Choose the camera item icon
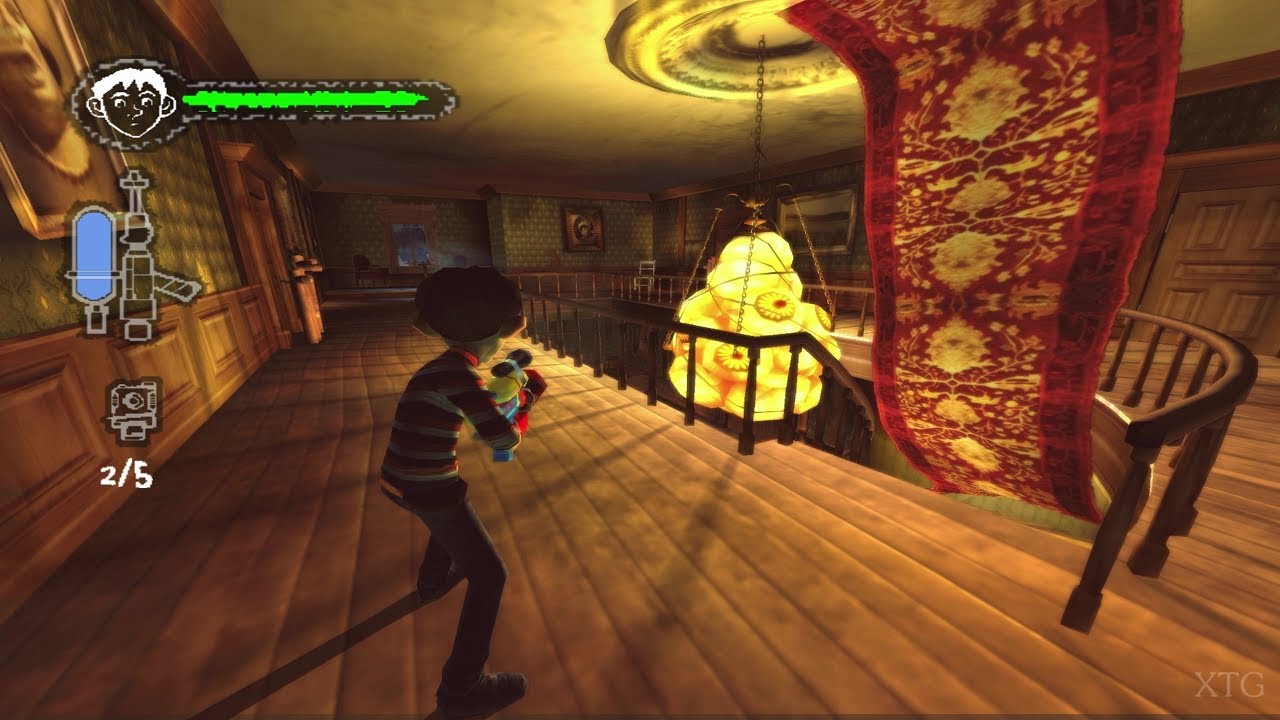Image resolution: width=1280 pixels, height=720 pixels. click(x=133, y=409)
